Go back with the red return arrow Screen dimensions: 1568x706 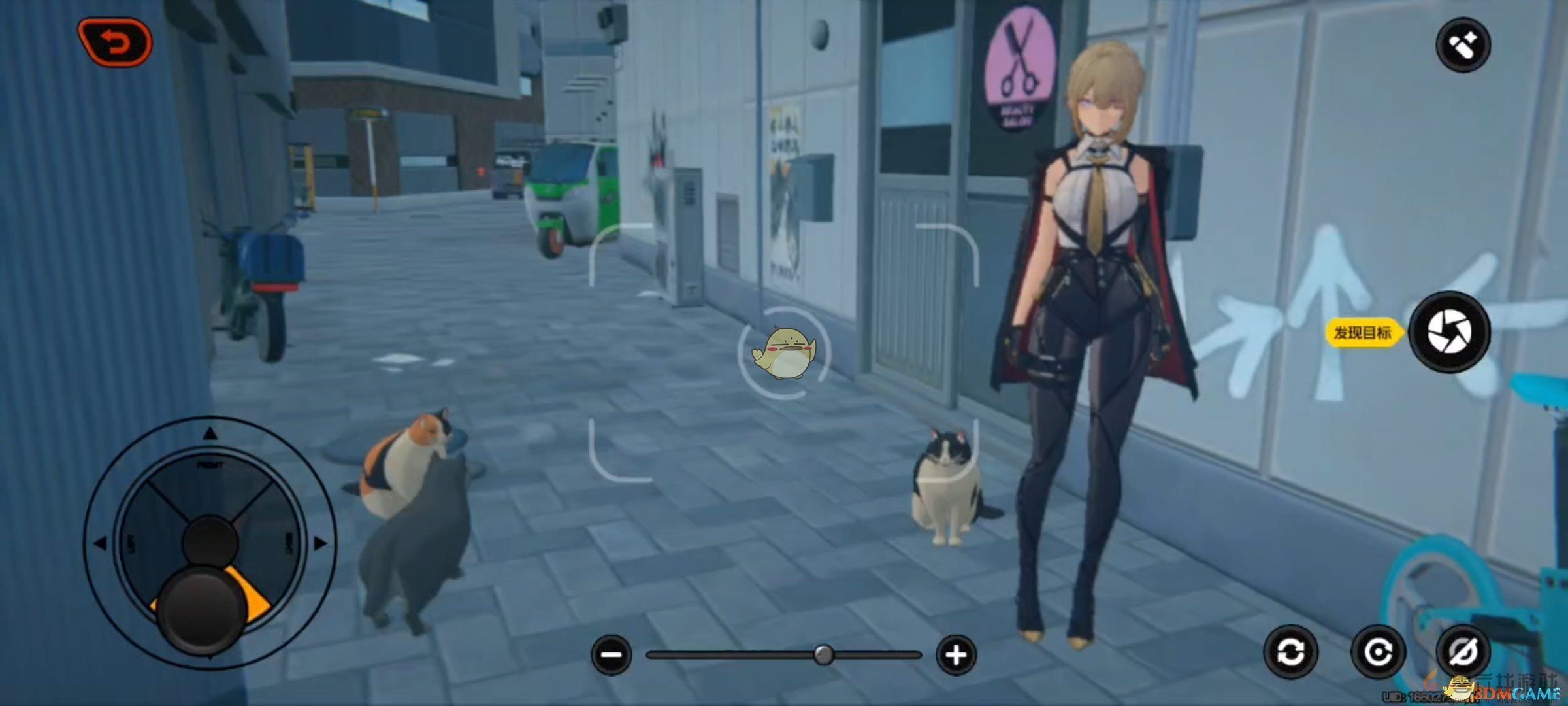pyautogui.click(x=115, y=42)
